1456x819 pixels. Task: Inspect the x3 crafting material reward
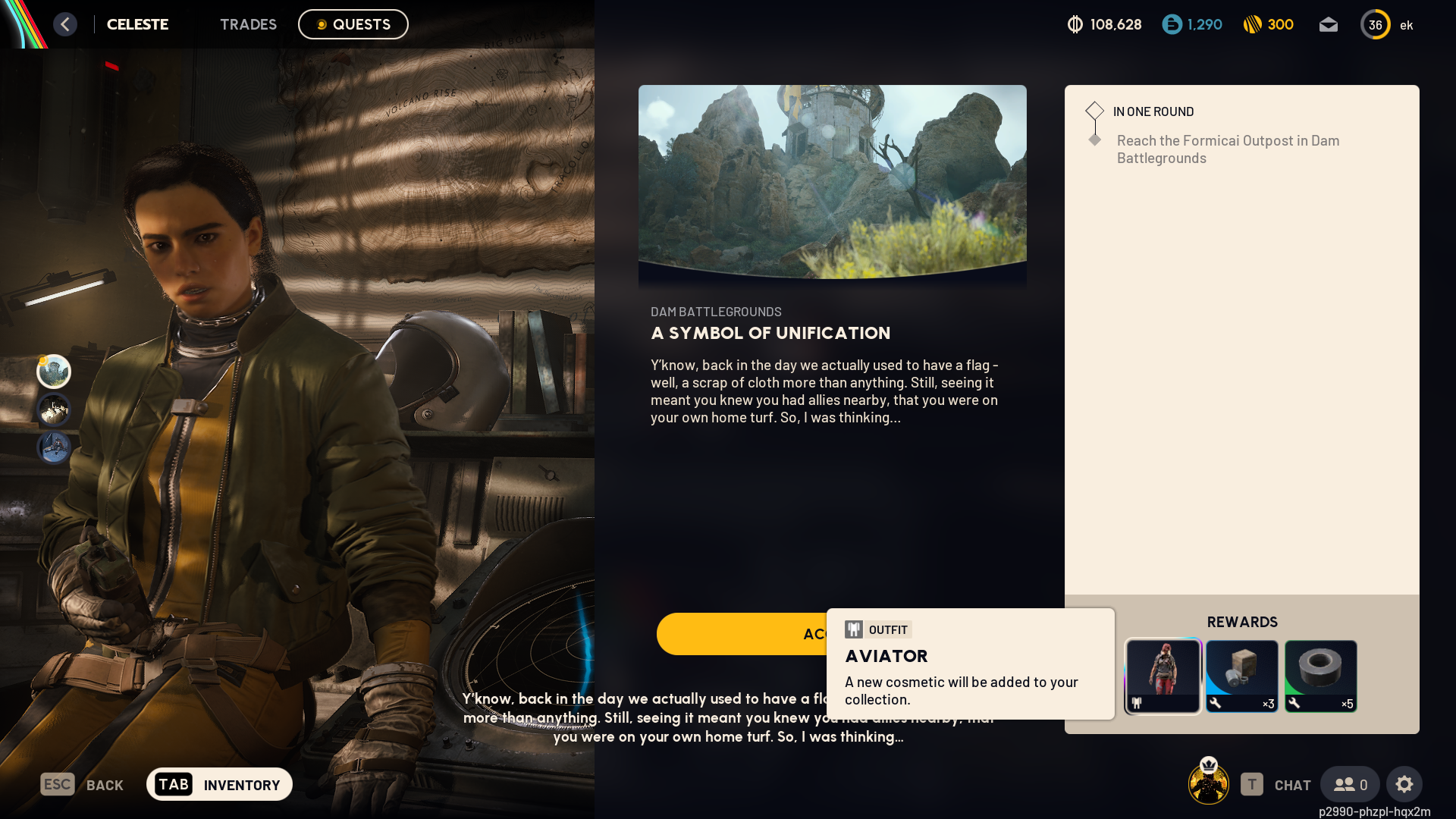pyautogui.click(x=1241, y=676)
